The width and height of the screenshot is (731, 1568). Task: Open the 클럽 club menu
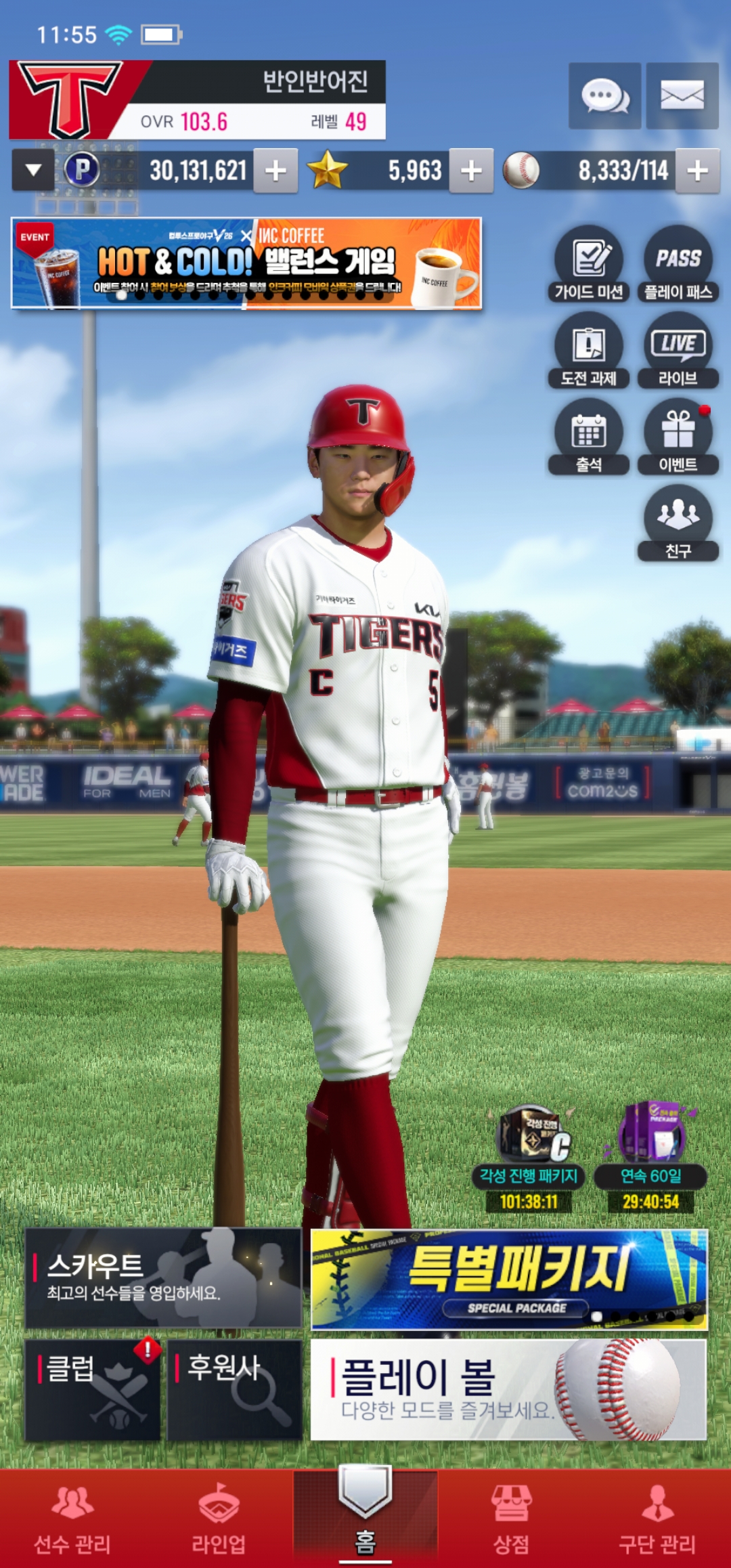[x=93, y=1389]
